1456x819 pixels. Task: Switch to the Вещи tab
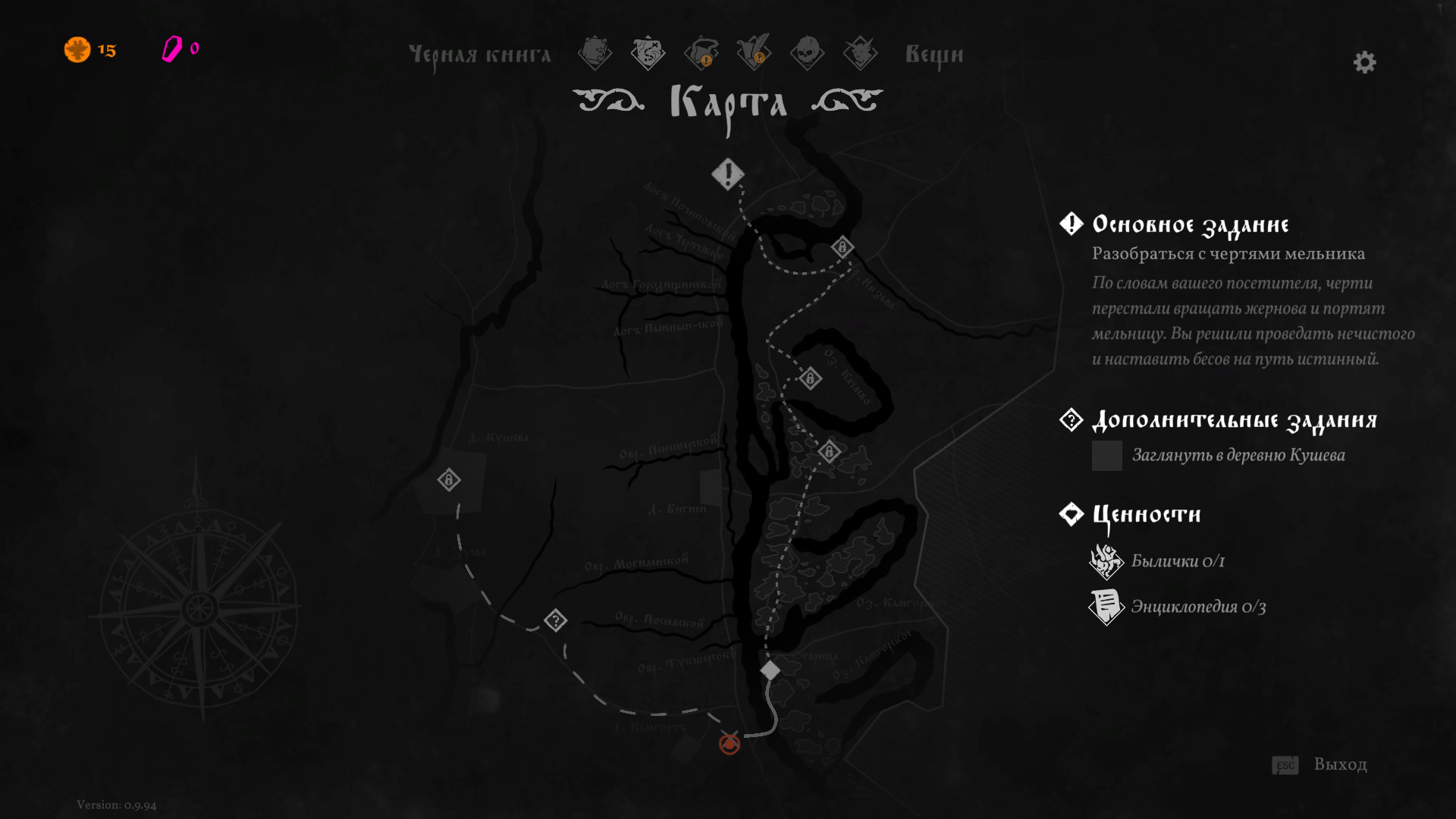pos(934,55)
